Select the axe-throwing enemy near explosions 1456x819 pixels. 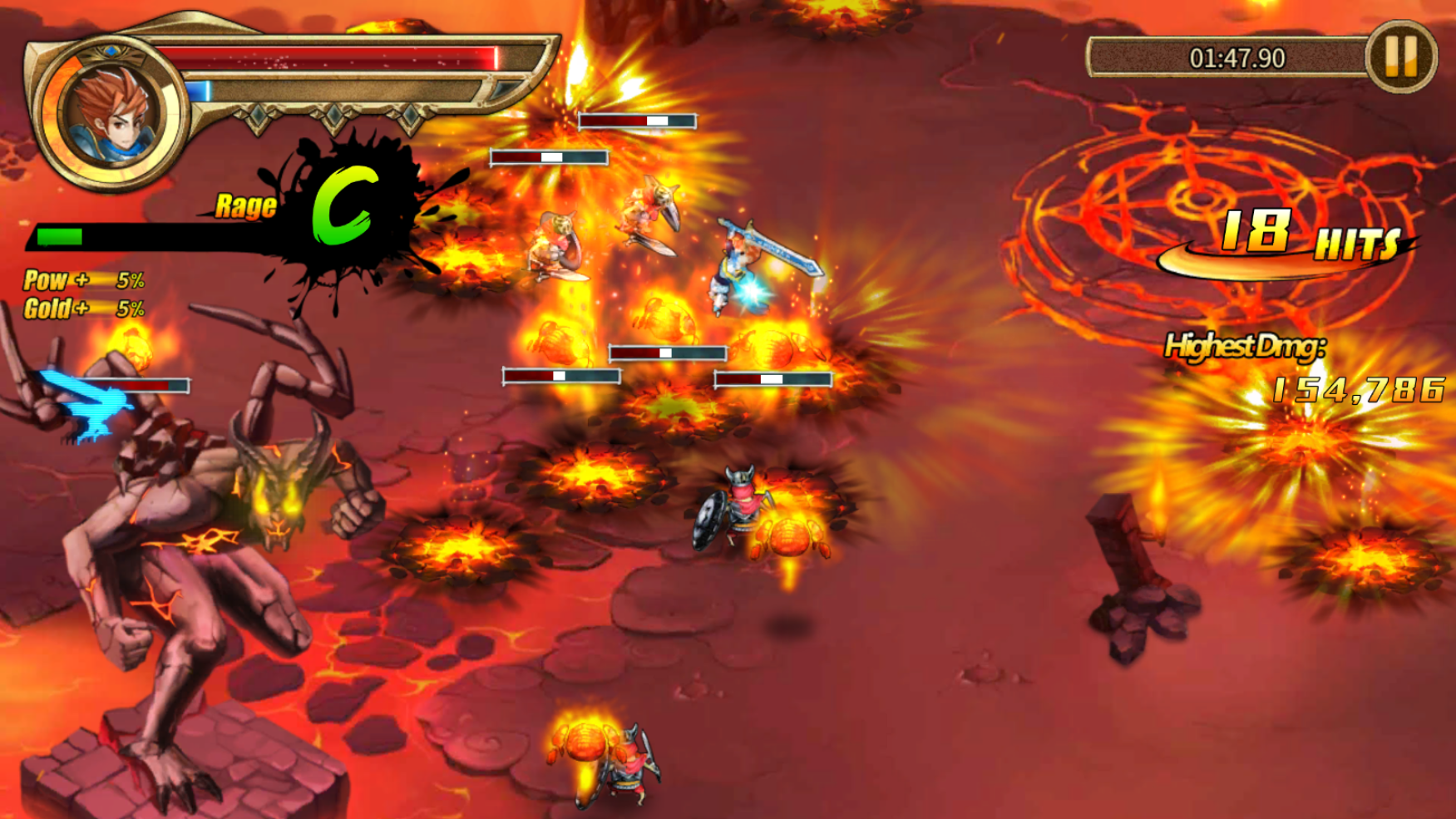pos(557,241)
